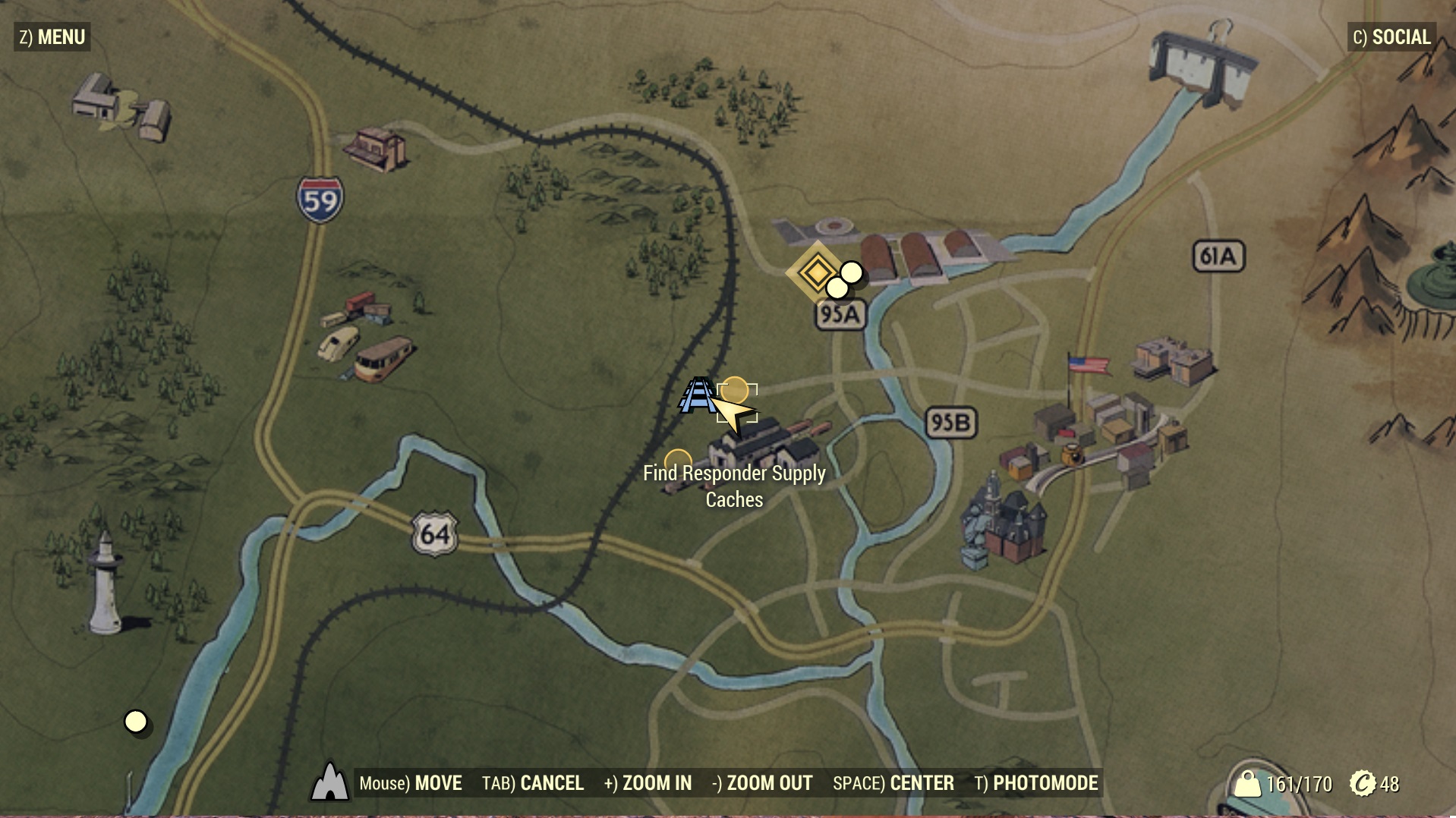Select the white player dot near the hangars
The width and height of the screenshot is (1456, 818).
pos(852,271)
